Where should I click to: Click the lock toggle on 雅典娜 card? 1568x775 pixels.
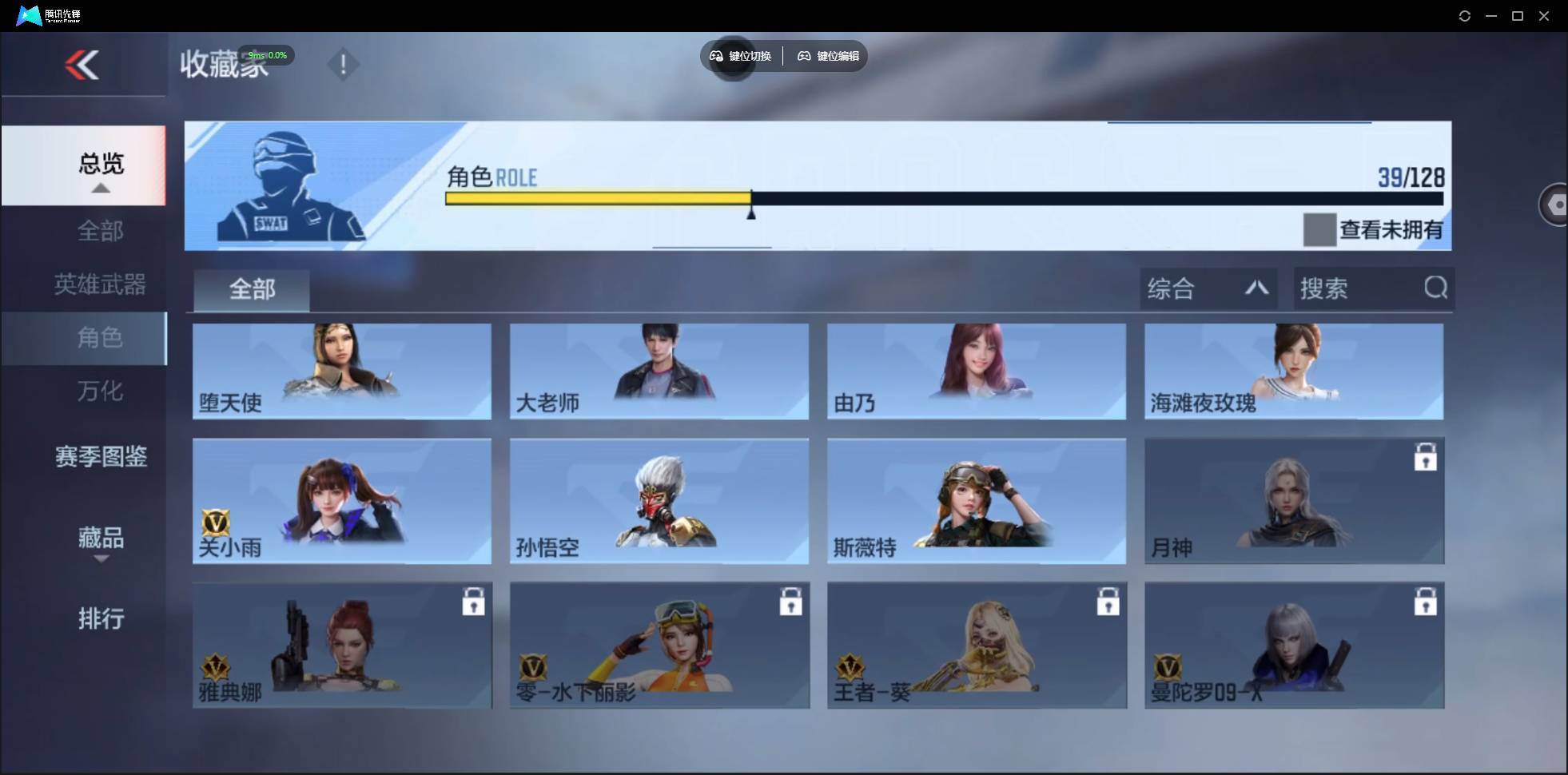(474, 602)
